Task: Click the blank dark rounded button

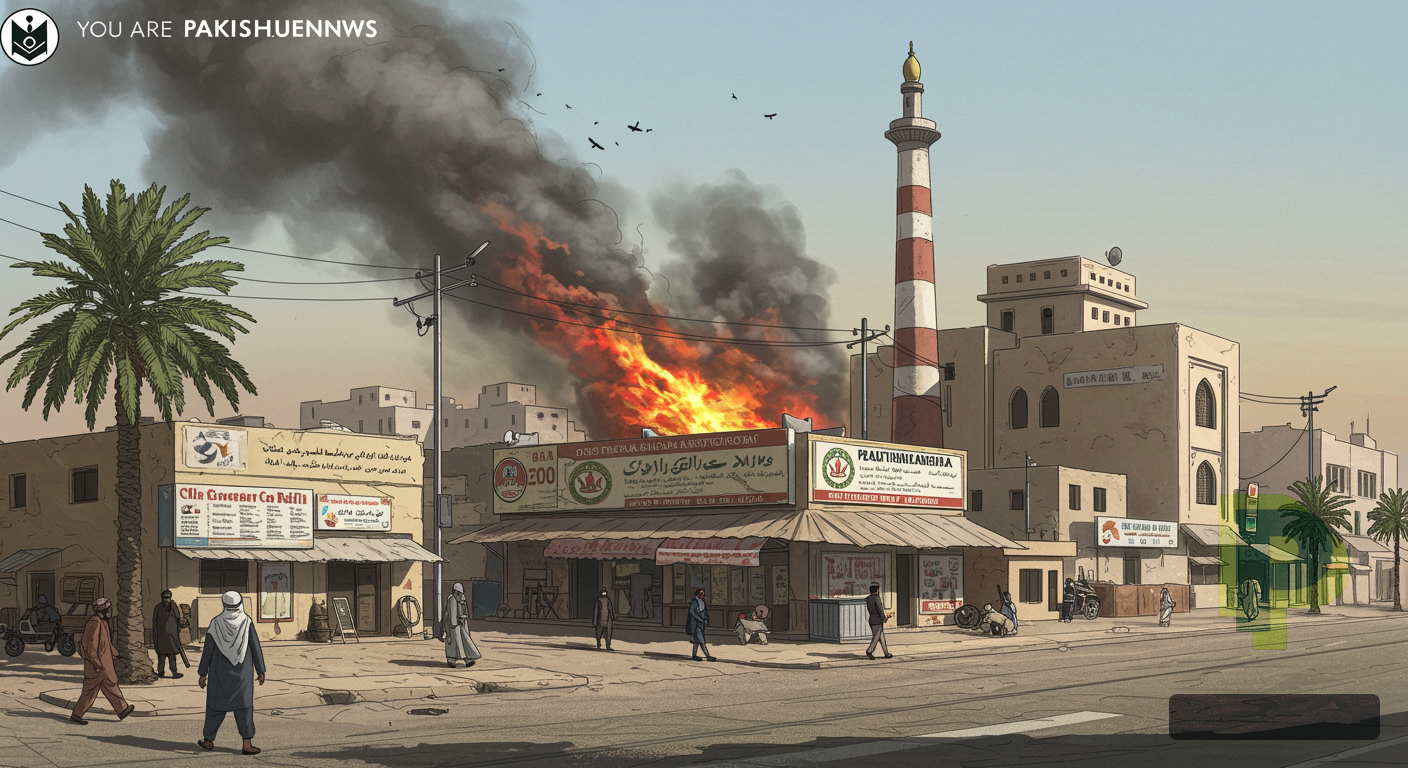Action: 1273,717
